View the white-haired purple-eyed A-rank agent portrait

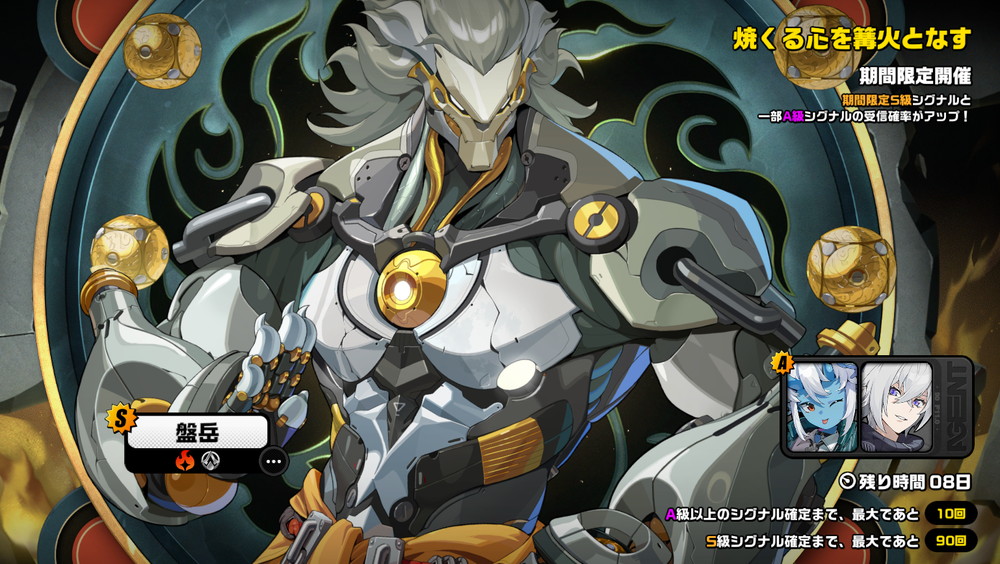point(896,405)
